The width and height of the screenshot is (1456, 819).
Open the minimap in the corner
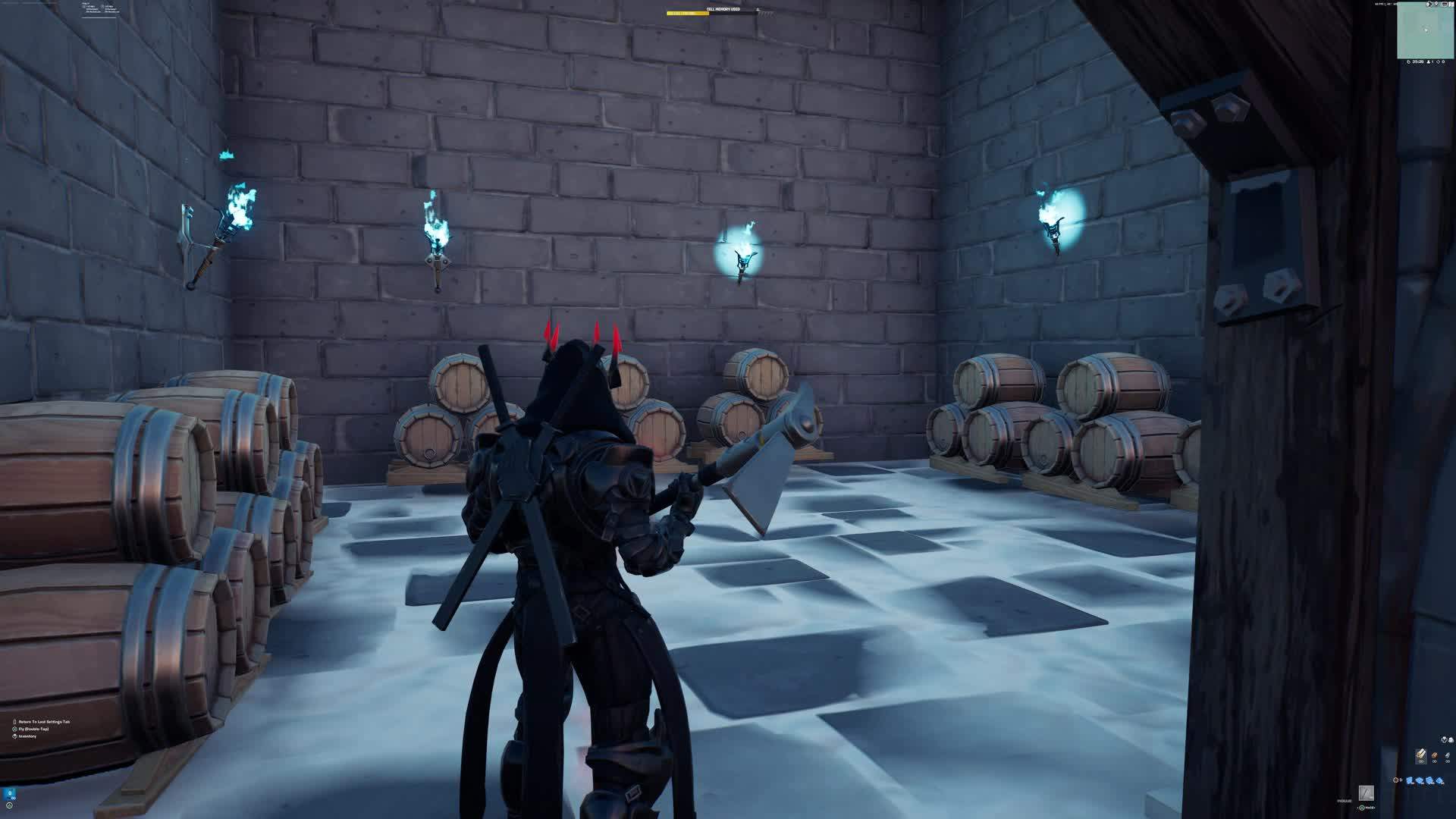[x=1425, y=30]
